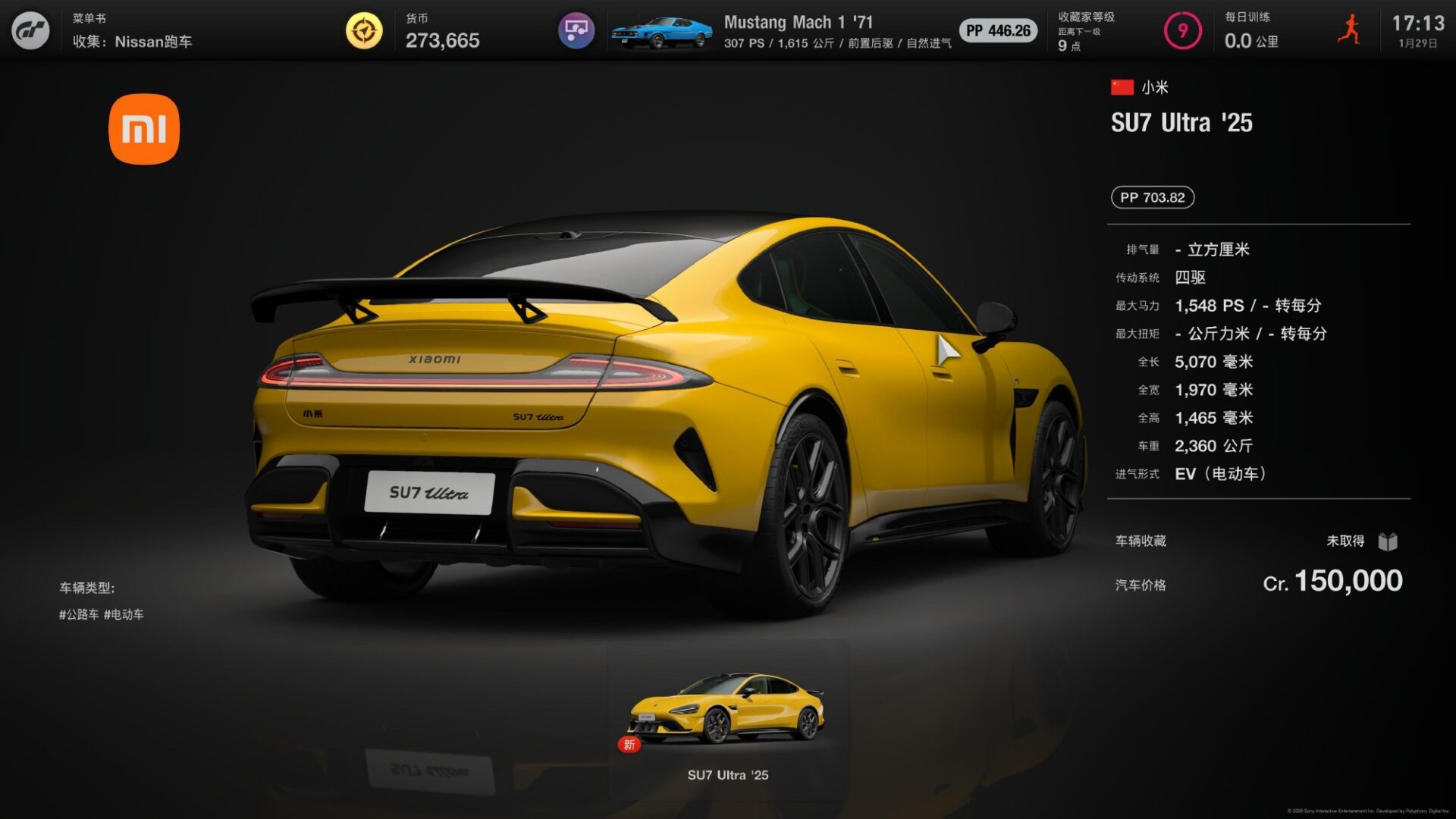Click the PP 703.82 performance badge
This screenshot has height=819, width=1456.
(1152, 197)
